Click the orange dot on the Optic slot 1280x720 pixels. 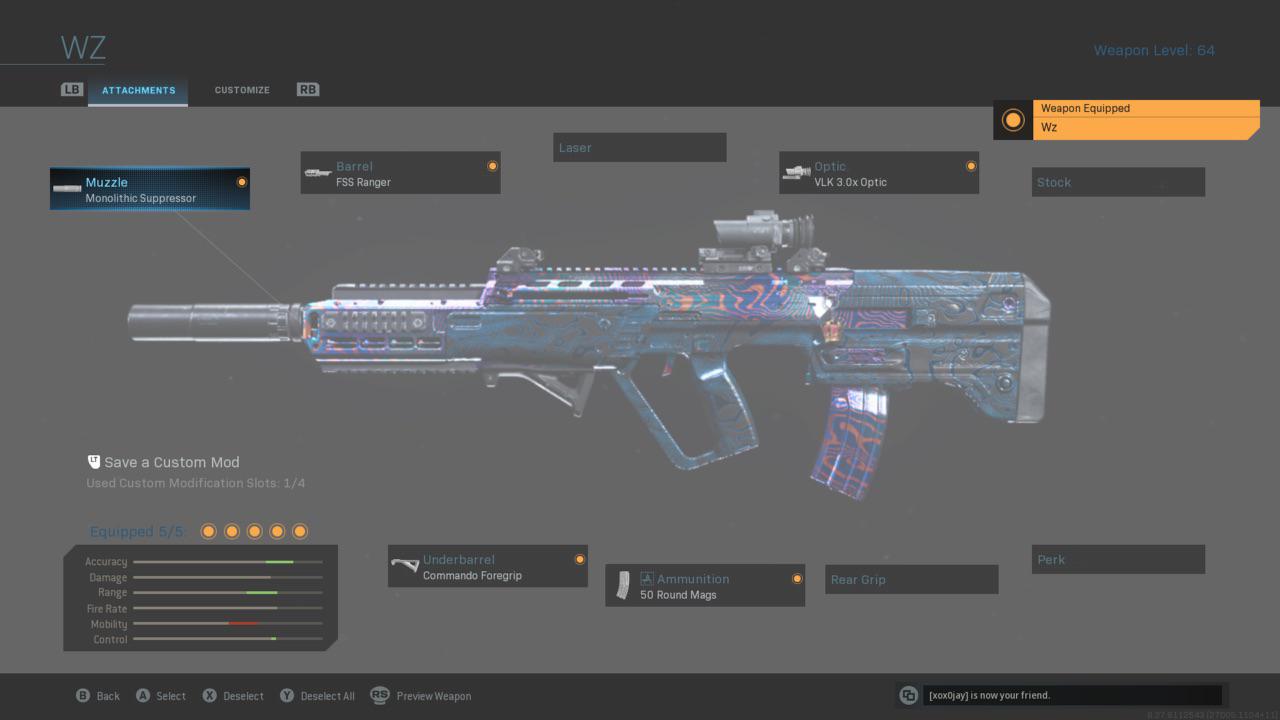[969, 165]
